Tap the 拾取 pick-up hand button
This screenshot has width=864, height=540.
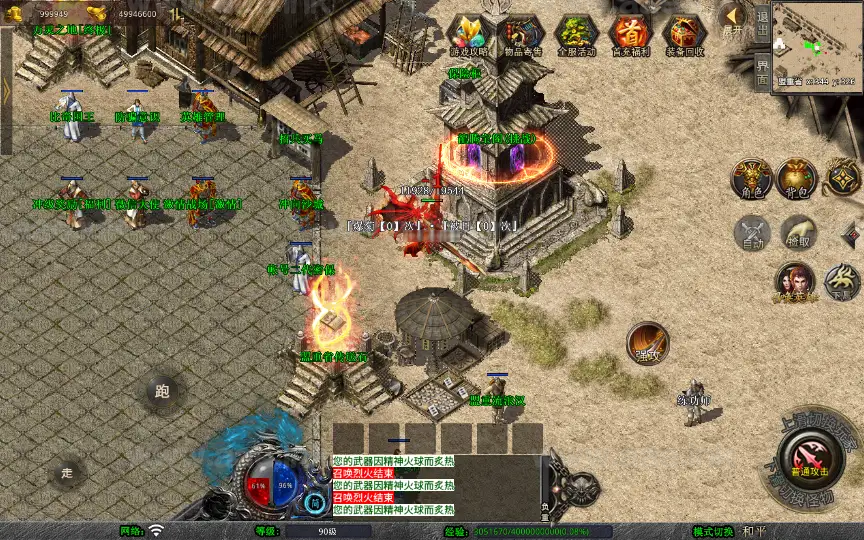pyautogui.click(x=797, y=233)
